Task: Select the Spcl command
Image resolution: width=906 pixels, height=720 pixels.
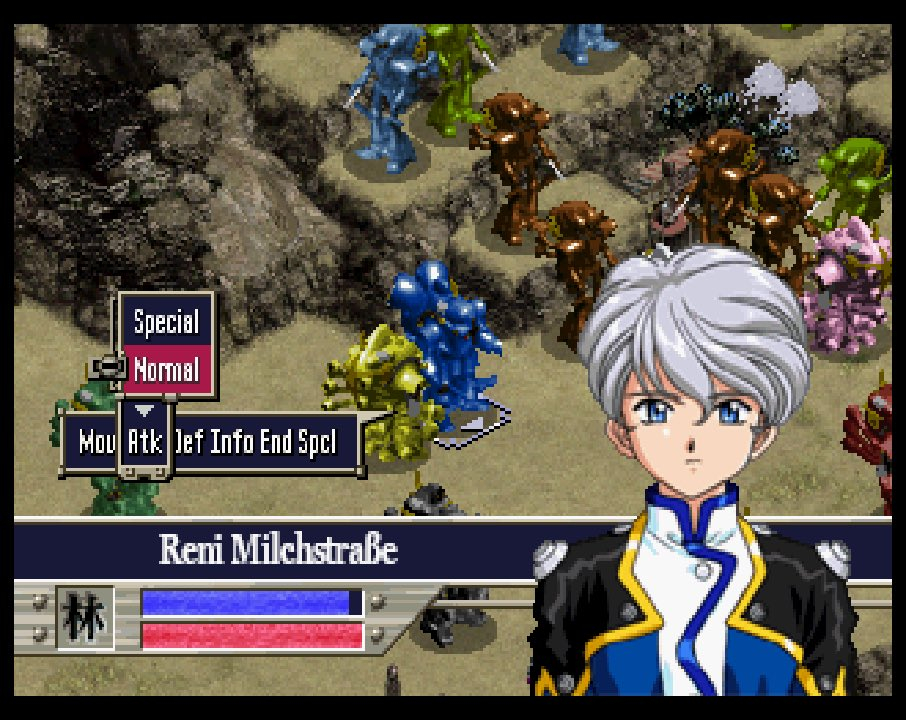Action: [317, 441]
